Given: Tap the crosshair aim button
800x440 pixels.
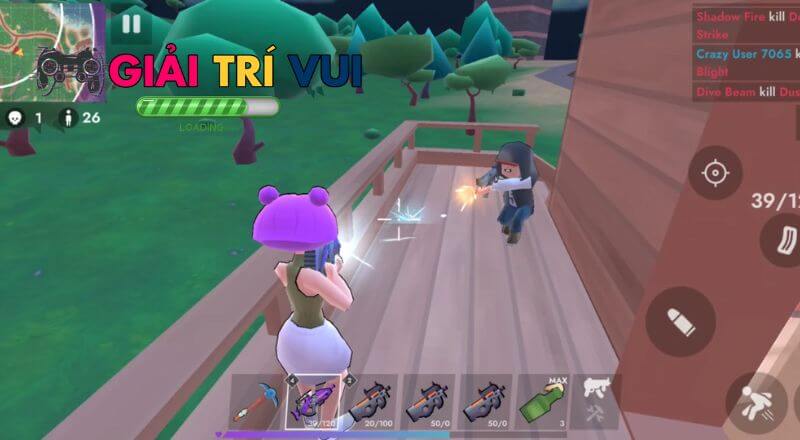Looking at the screenshot, I should (714, 173).
